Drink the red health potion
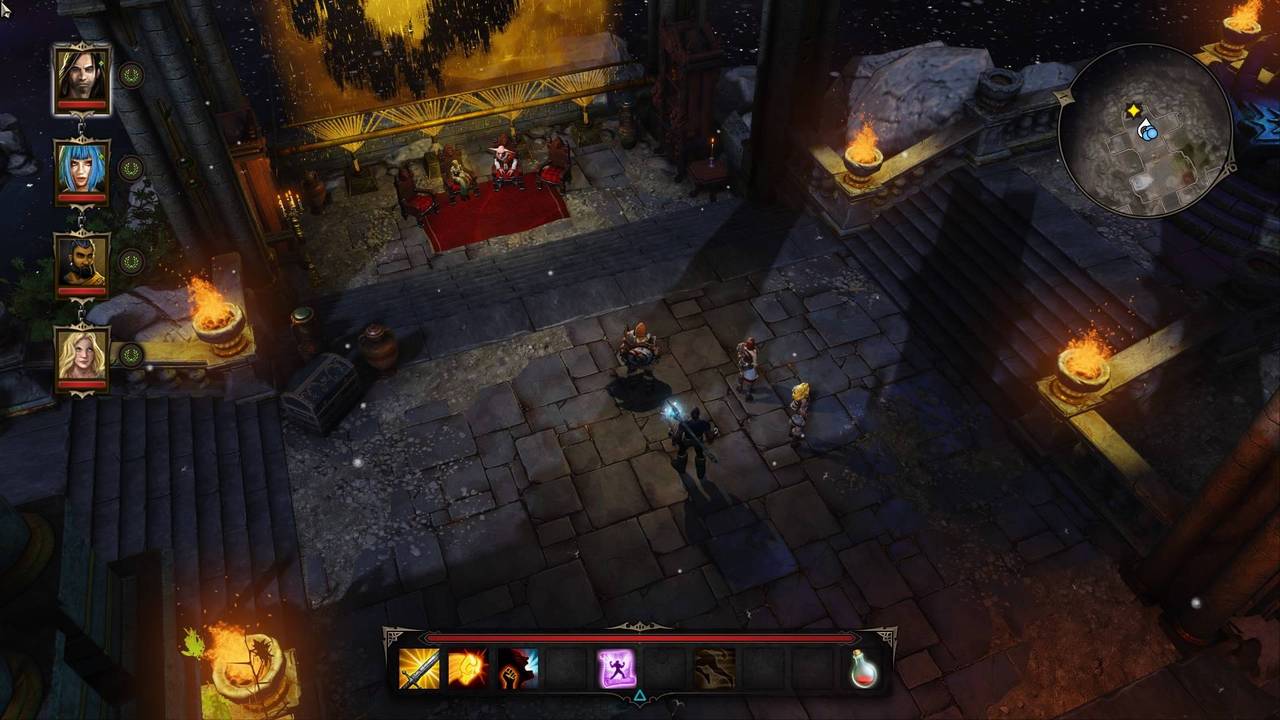 coord(864,668)
